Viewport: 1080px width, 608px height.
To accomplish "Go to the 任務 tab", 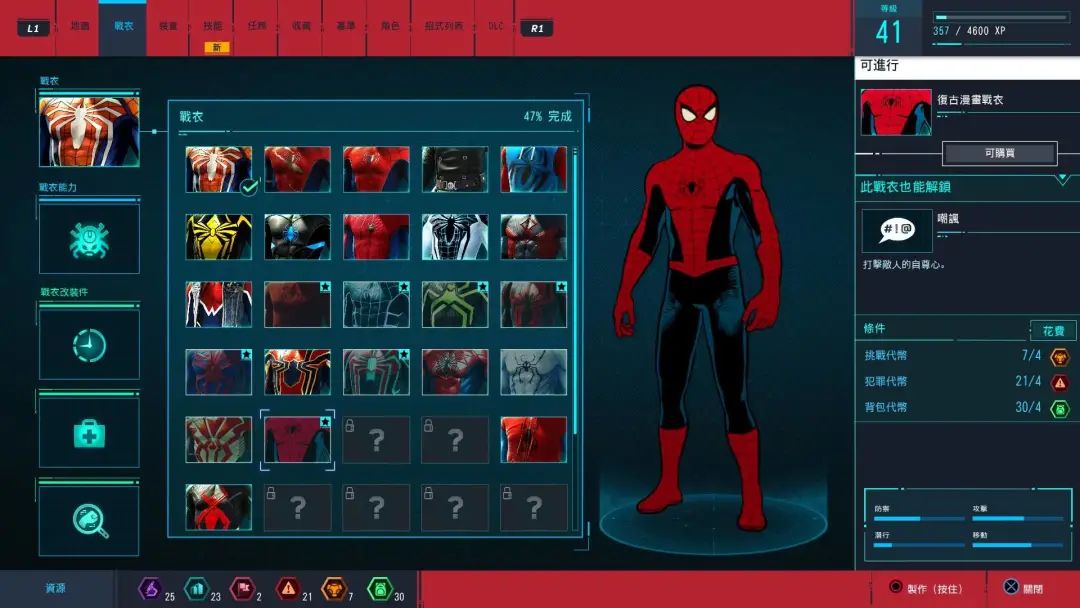I will pyautogui.click(x=258, y=26).
